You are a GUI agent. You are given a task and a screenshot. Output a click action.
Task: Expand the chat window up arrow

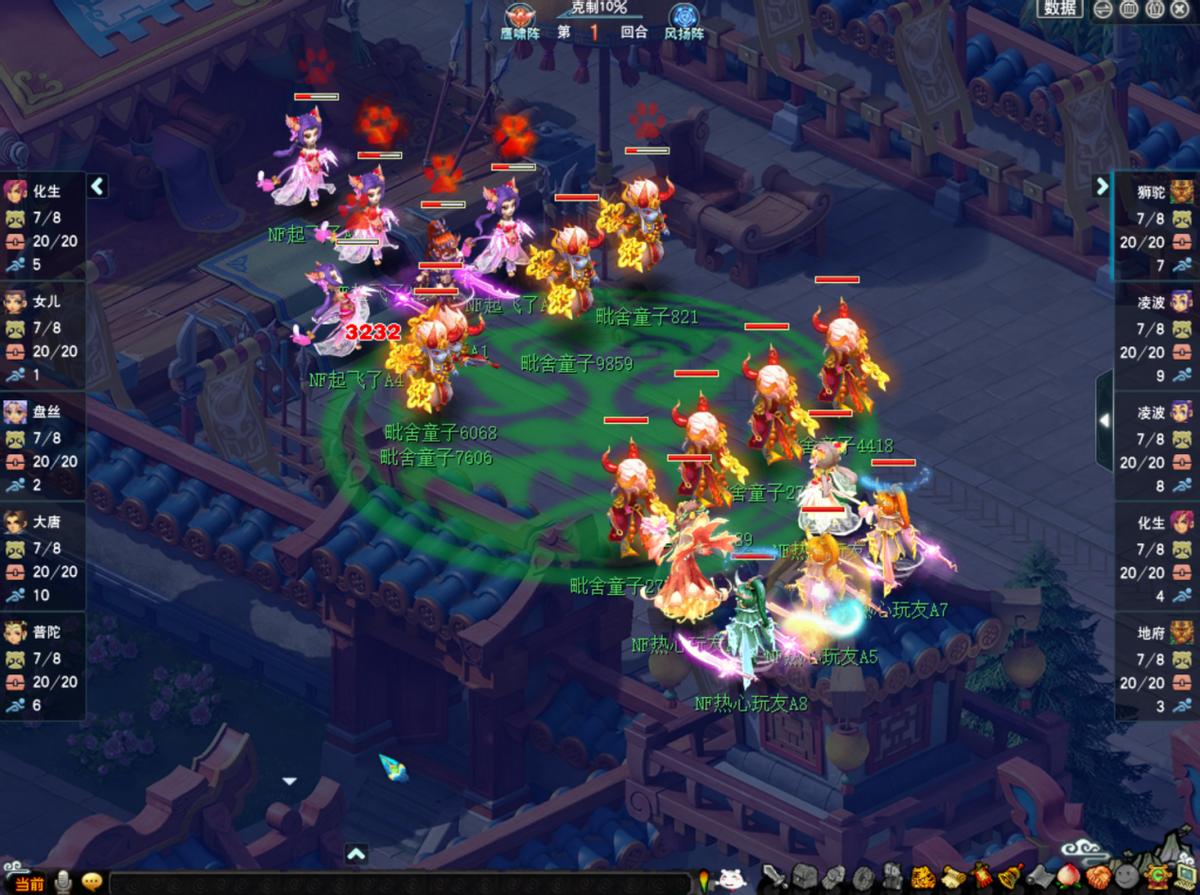click(x=357, y=854)
